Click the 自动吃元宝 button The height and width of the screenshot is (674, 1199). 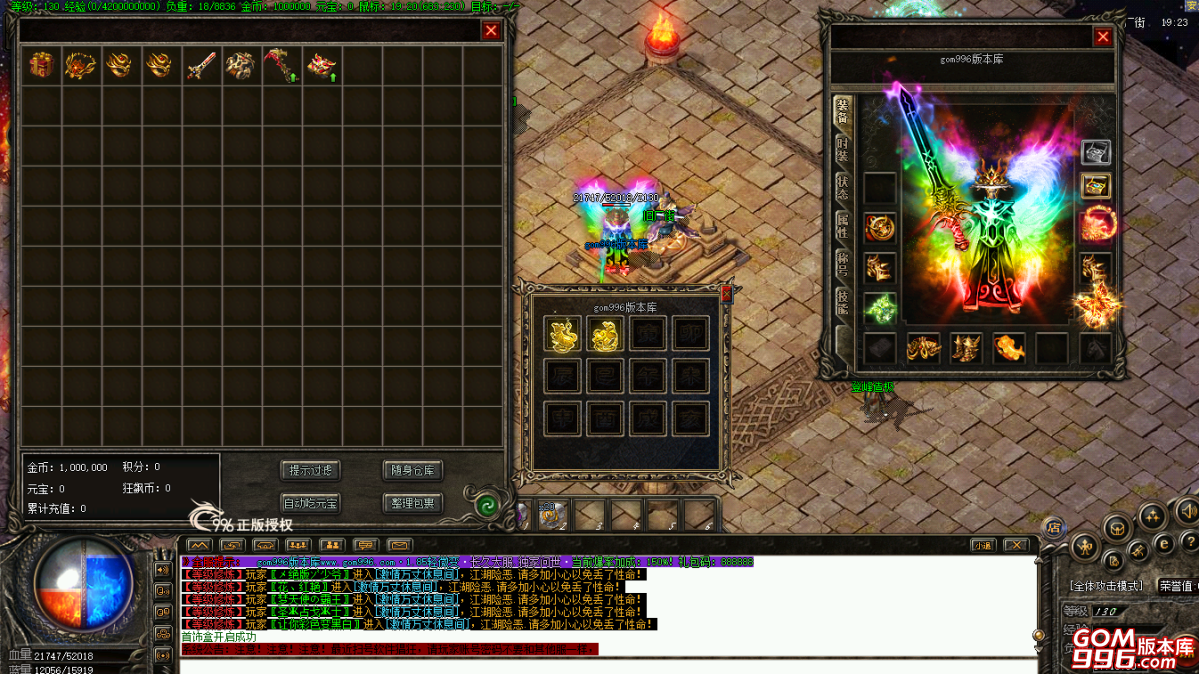coord(311,503)
